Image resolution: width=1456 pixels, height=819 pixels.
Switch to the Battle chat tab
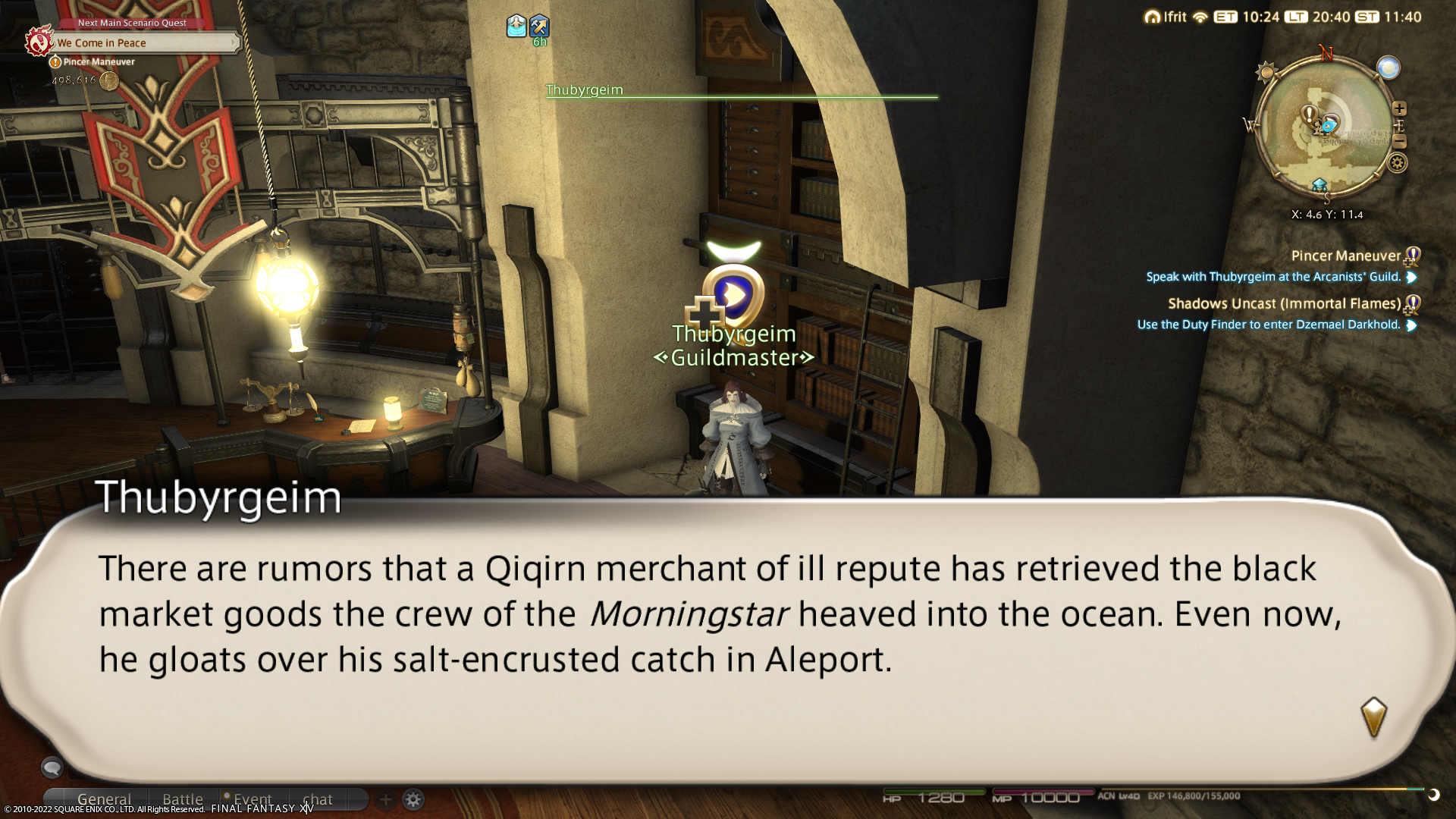point(183,799)
